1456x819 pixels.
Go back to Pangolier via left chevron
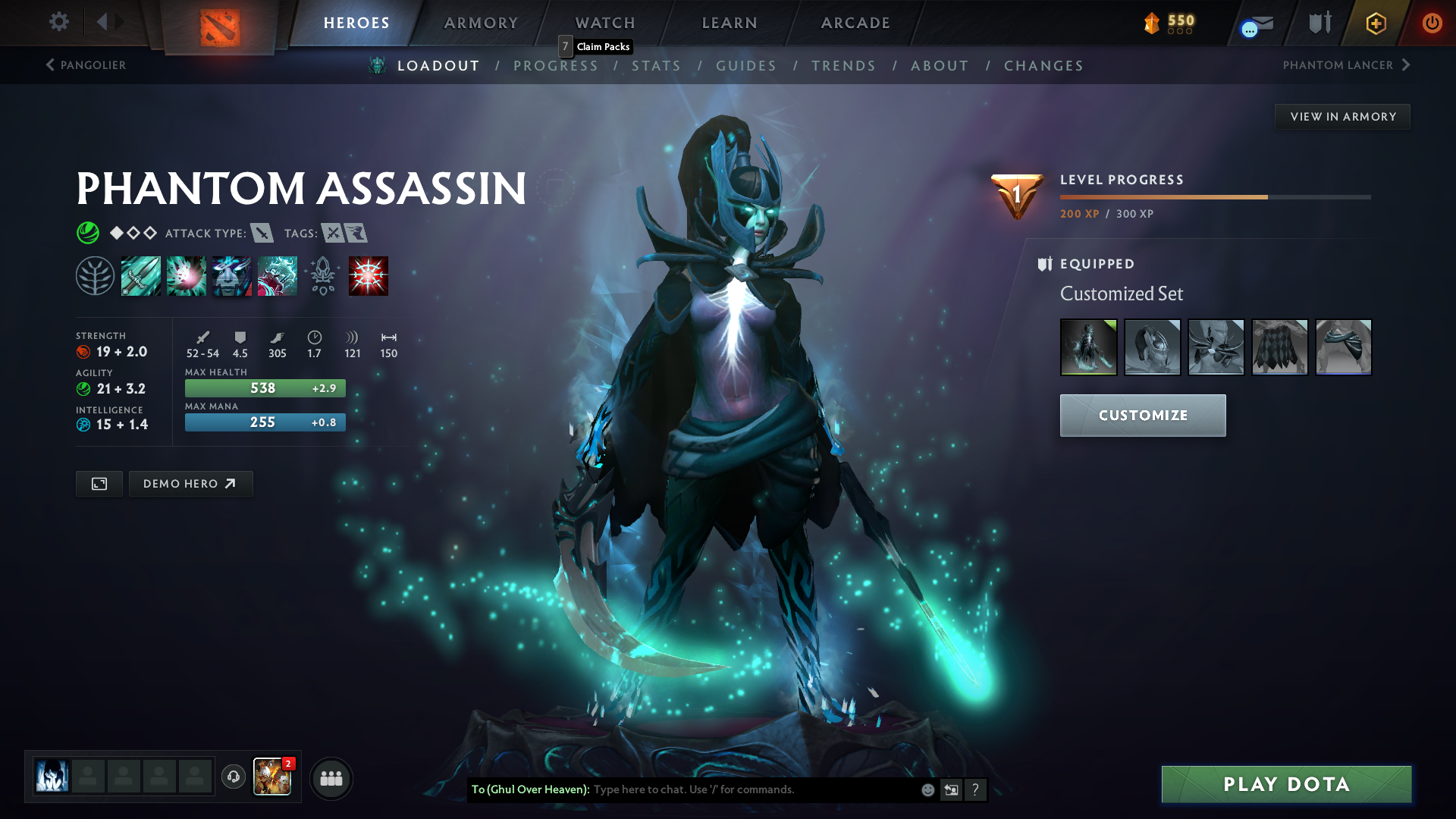[x=50, y=65]
